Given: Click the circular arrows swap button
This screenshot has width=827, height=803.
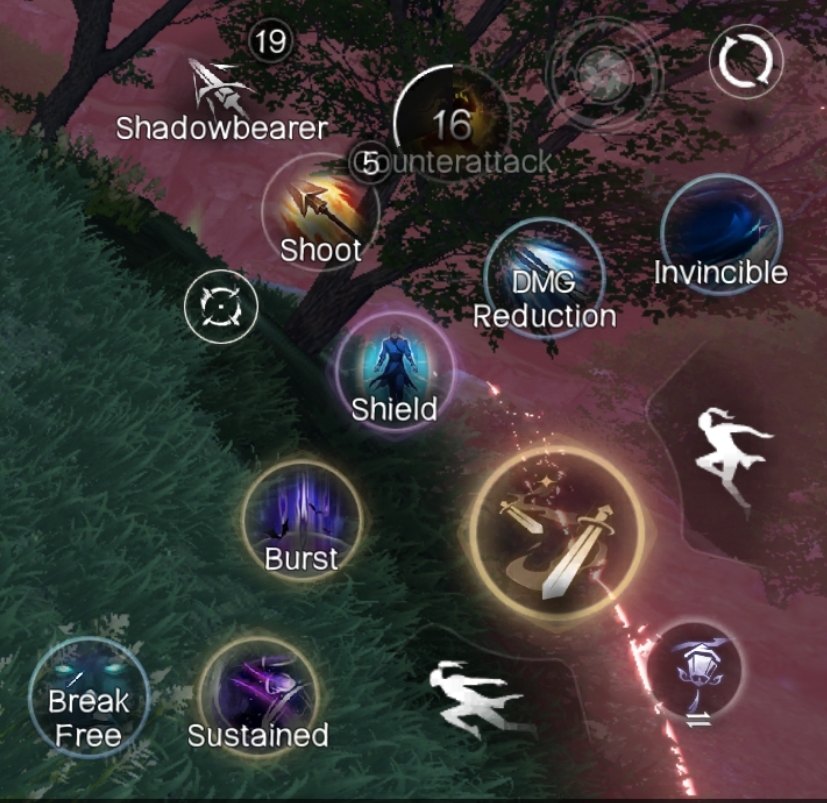Looking at the screenshot, I should coord(741,62).
